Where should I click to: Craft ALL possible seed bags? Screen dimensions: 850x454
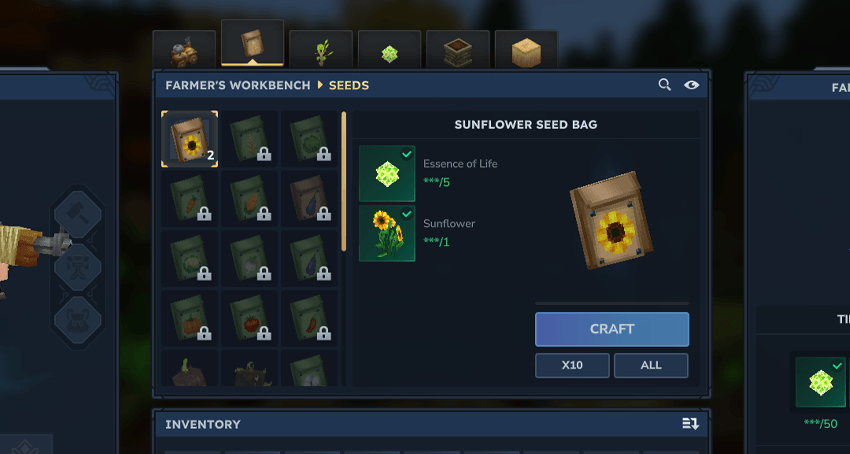pyautogui.click(x=651, y=365)
